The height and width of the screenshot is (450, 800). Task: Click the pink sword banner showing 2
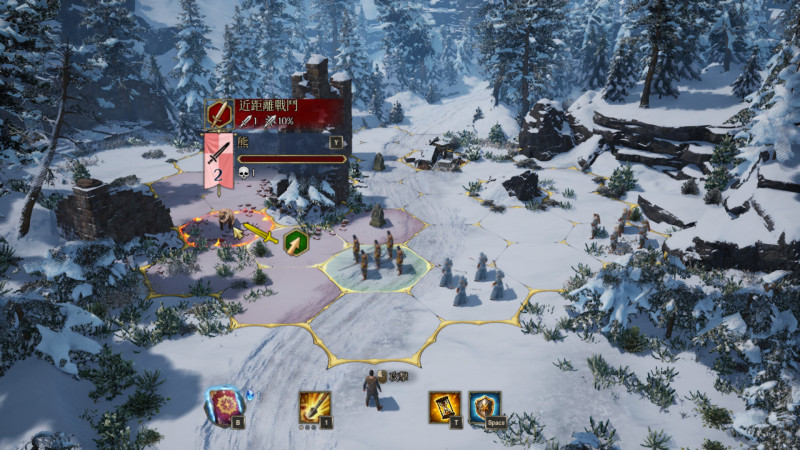219,162
